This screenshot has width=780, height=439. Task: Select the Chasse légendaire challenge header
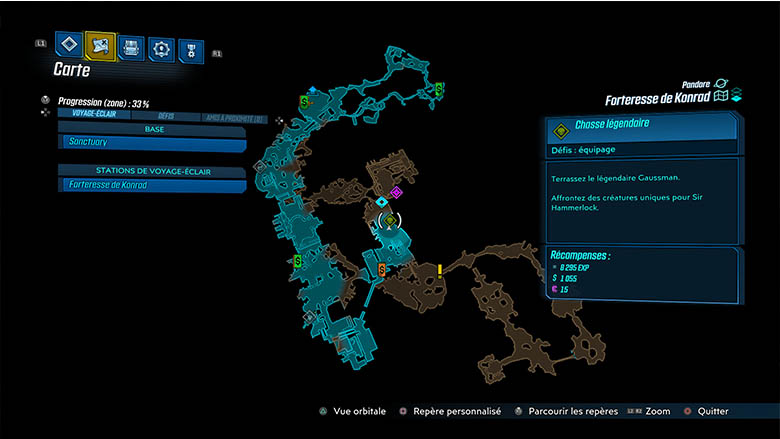coord(640,129)
